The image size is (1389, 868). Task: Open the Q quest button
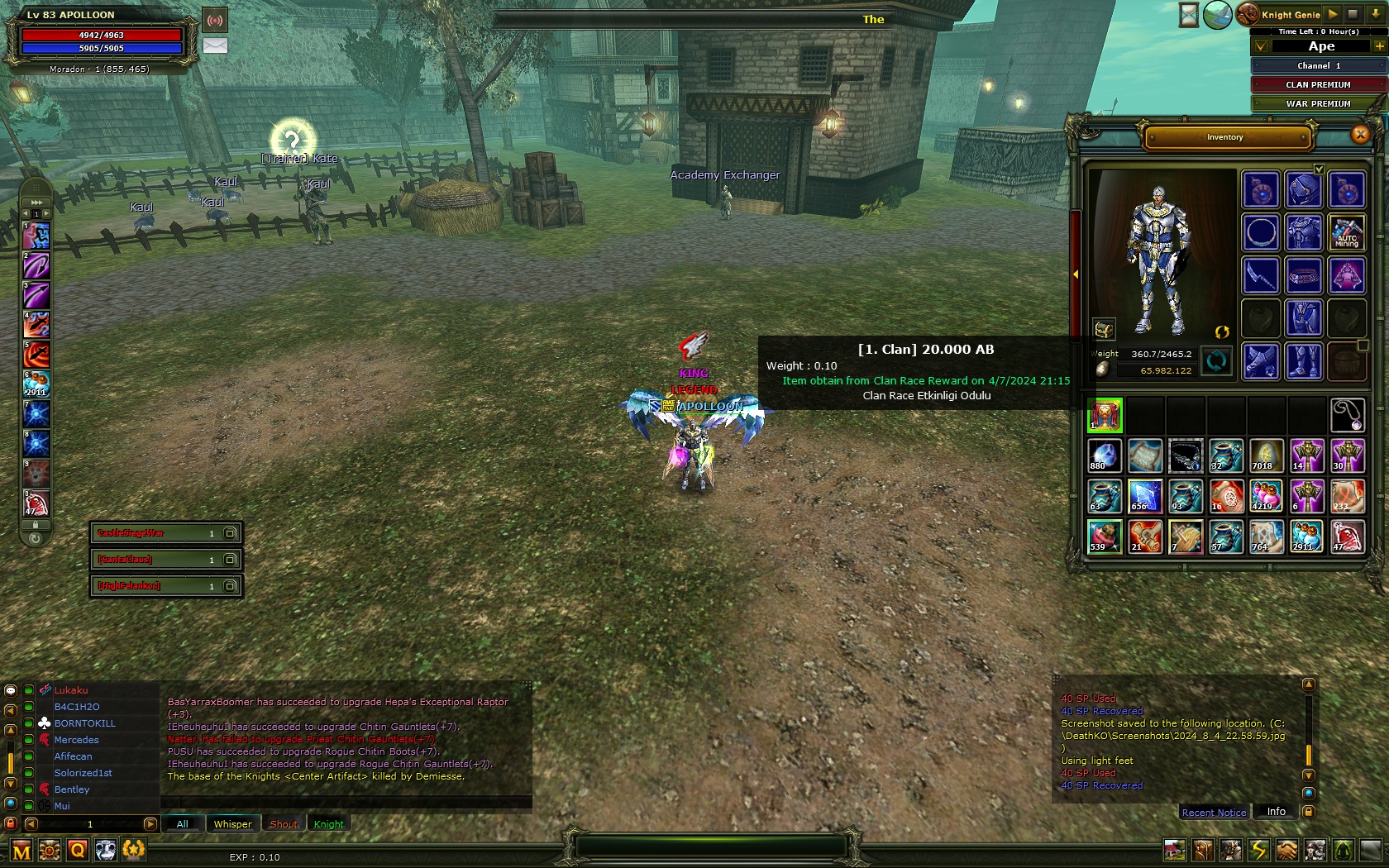78,850
